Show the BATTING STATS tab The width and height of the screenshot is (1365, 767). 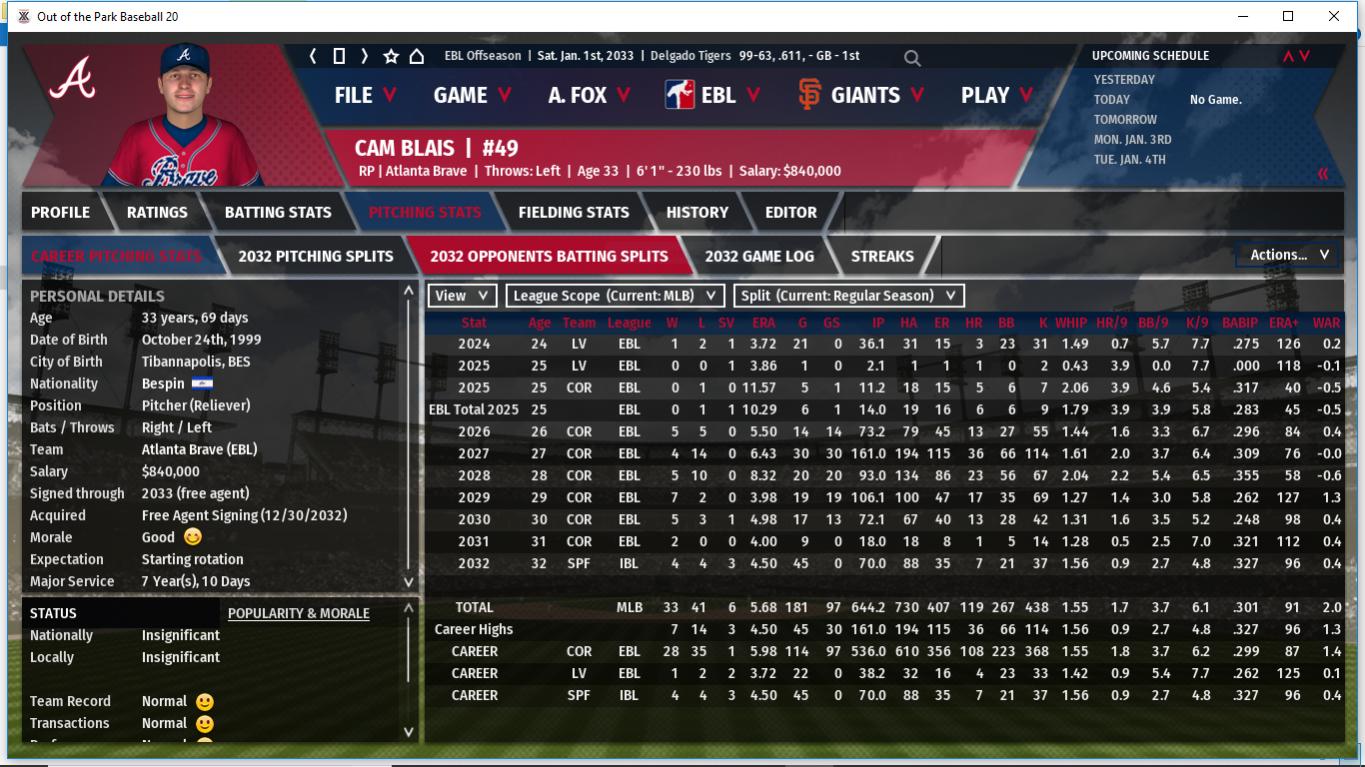click(x=277, y=212)
